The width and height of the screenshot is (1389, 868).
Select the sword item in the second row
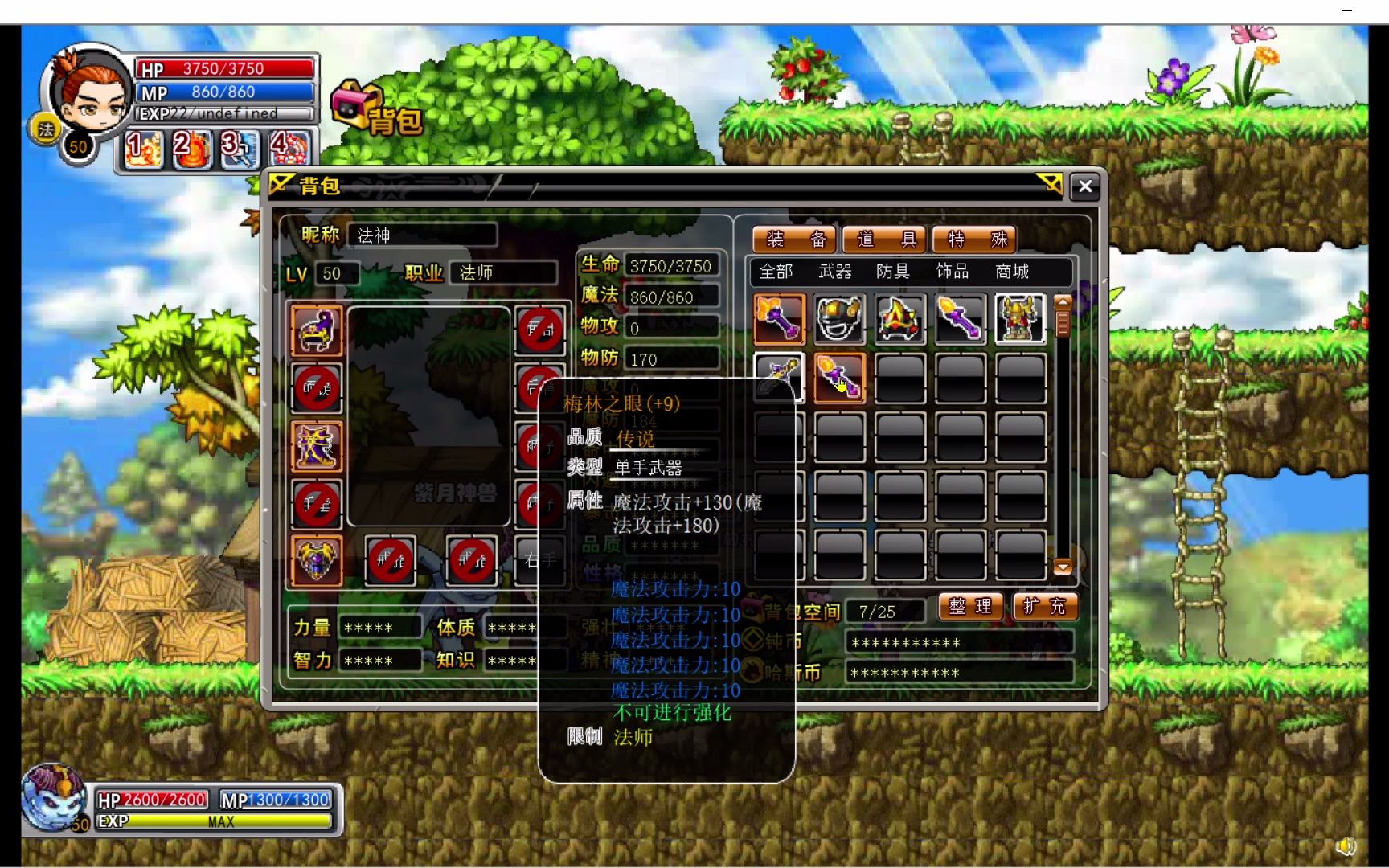click(x=776, y=376)
